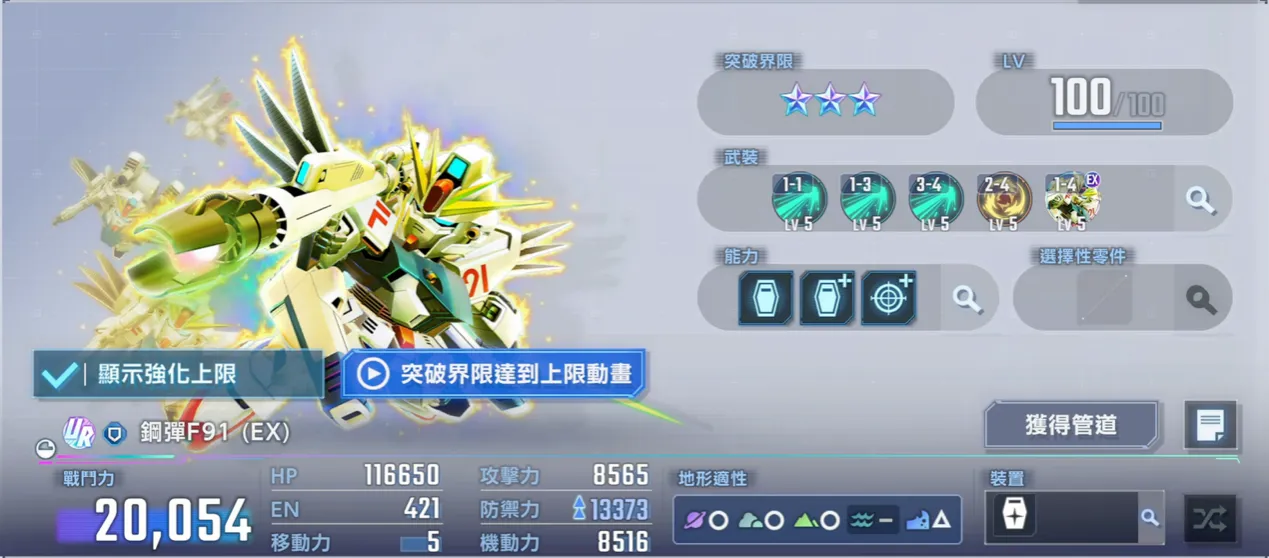The height and width of the screenshot is (558, 1269).
Task: Select the 1-3 range weapon icon
Action: [x=866, y=199]
